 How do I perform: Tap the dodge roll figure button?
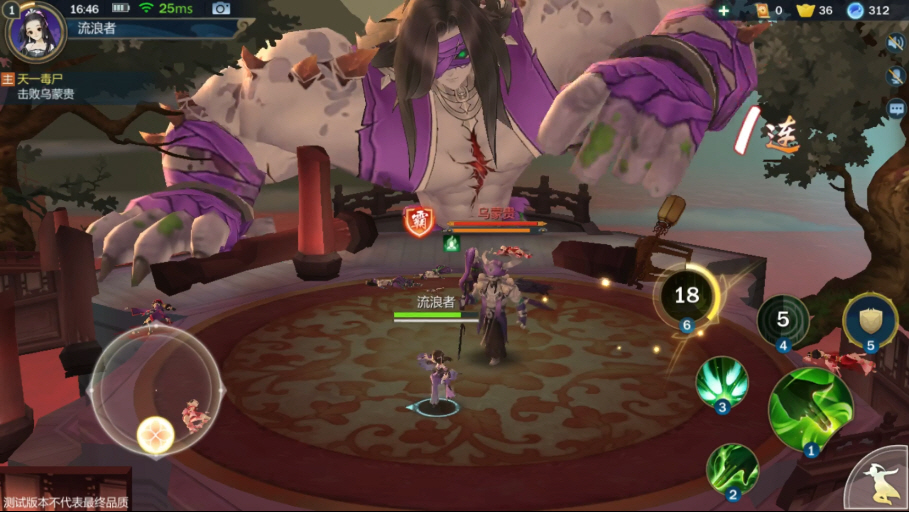879,481
